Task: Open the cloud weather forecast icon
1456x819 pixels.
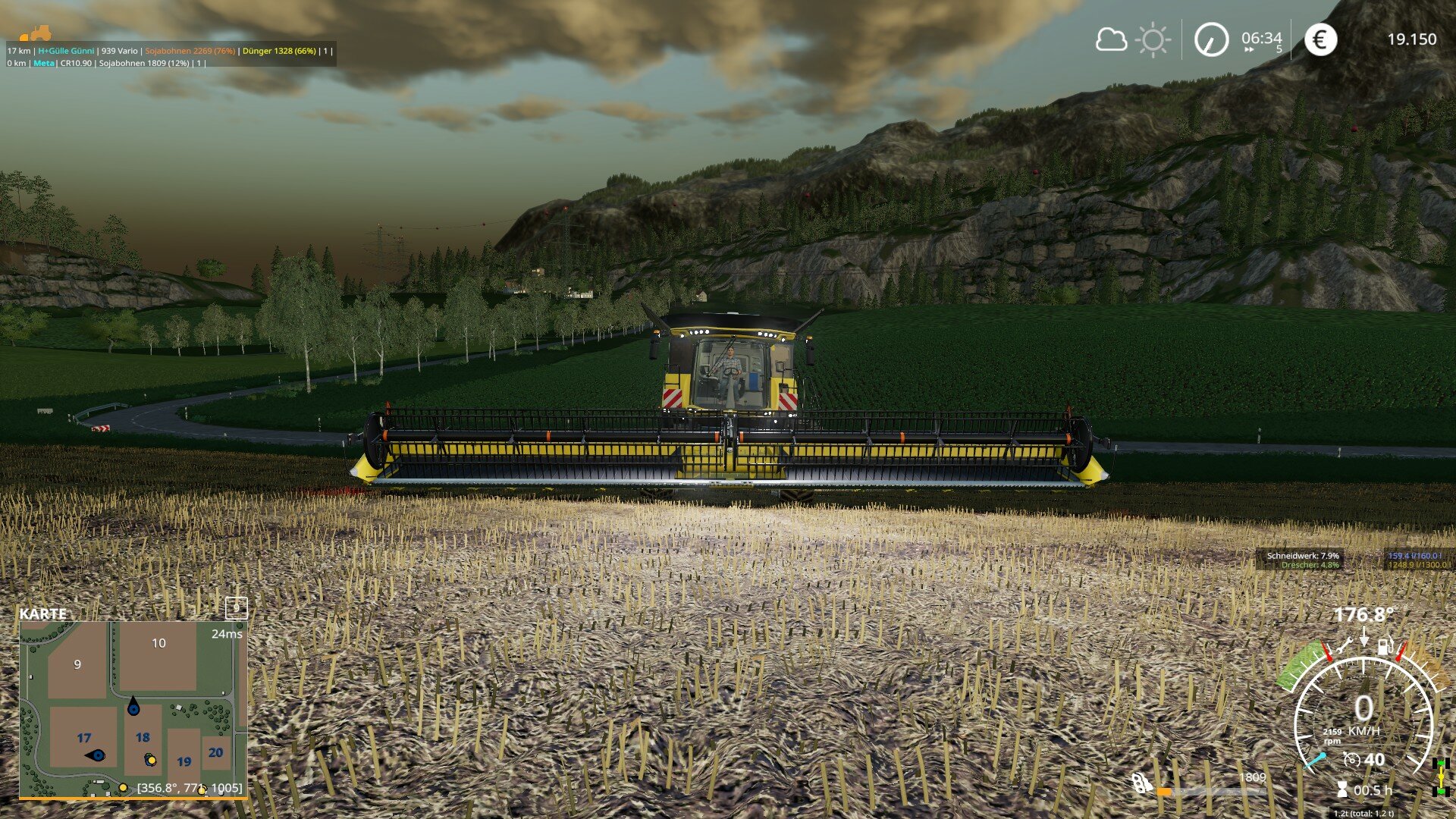Action: tap(1111, 39)
